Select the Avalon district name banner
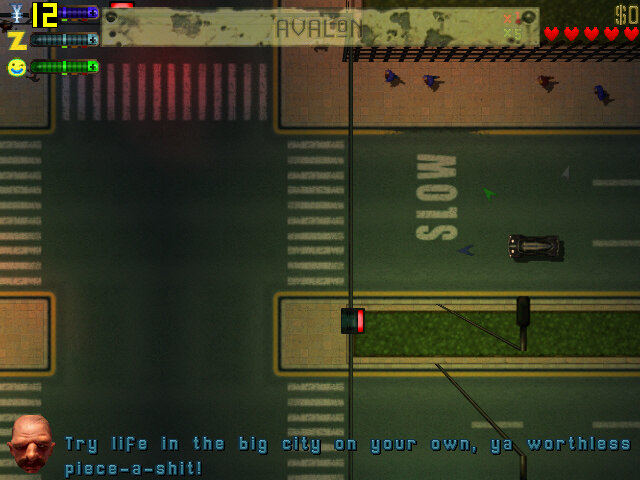 pyautogui.click(x=320, y=27)
